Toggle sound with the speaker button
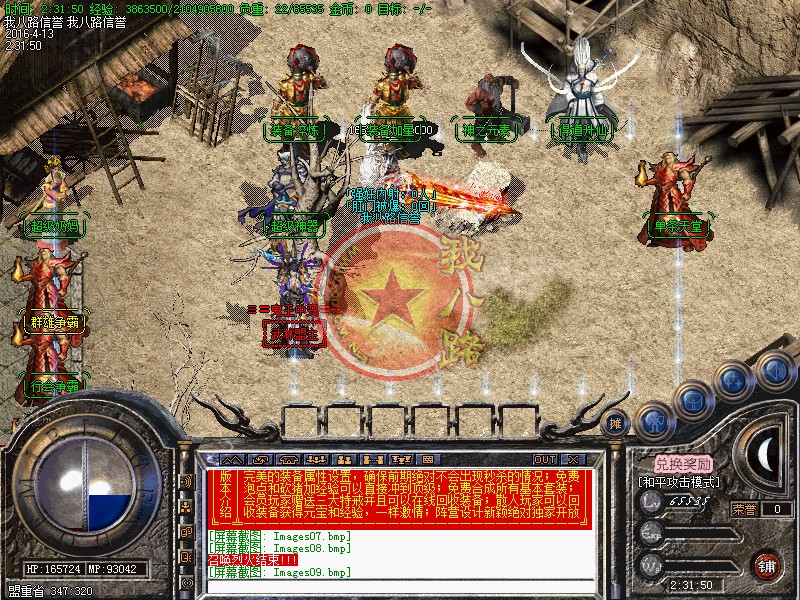The image size is (800, 600). click(x=773, y=369)
